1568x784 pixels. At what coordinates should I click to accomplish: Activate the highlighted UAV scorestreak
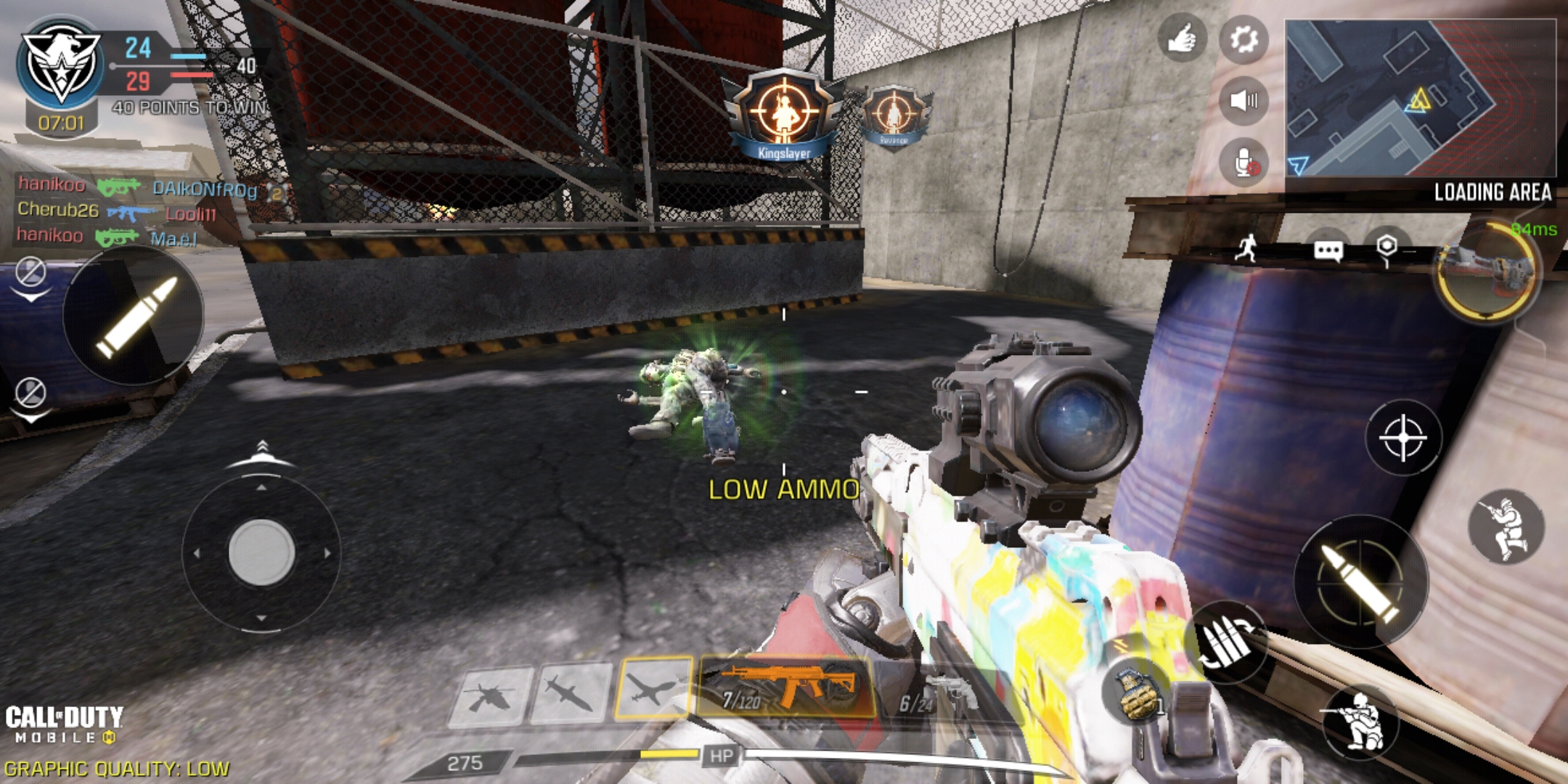[653, 688]
